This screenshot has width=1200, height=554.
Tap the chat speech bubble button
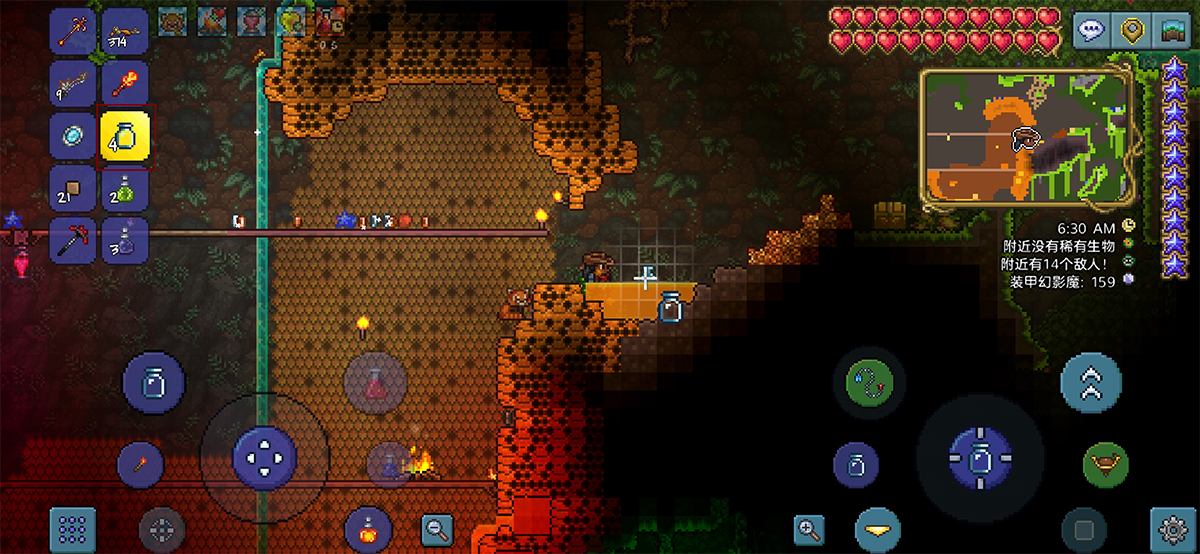tap(1093, 30)
